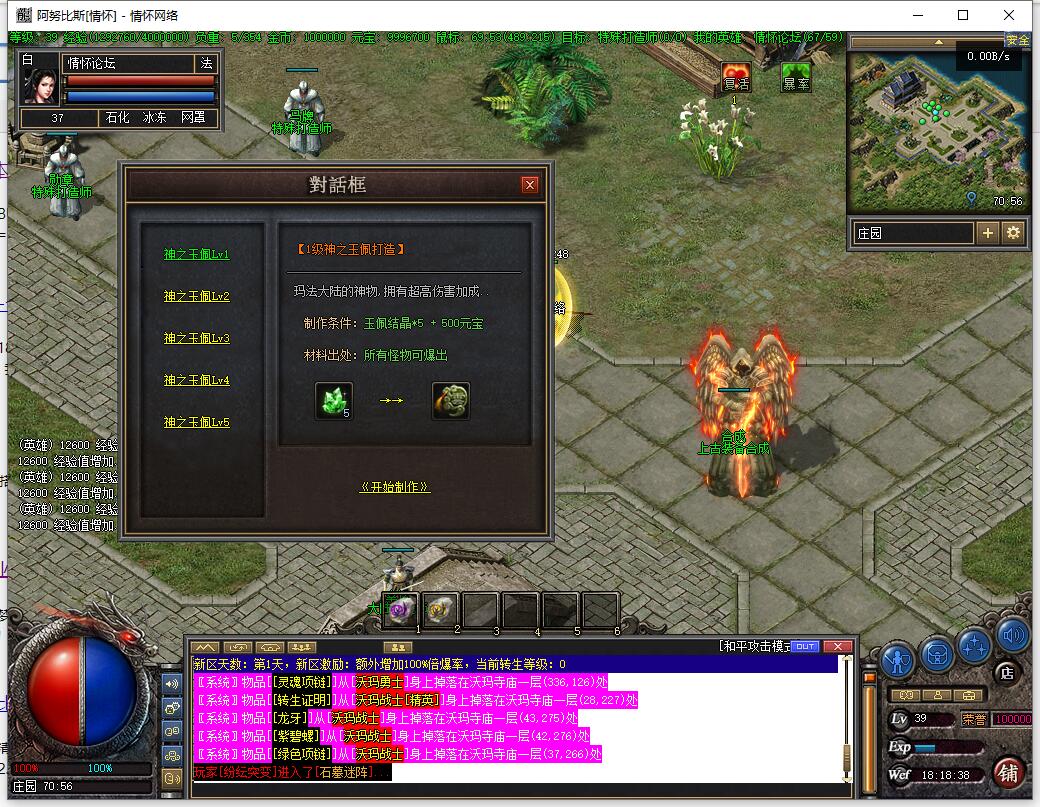Image resolution: width=1040 pixels, height=807 pixels.
Task: Choose the 神之玉佩Lv3 entry
Action: [197, 339]
